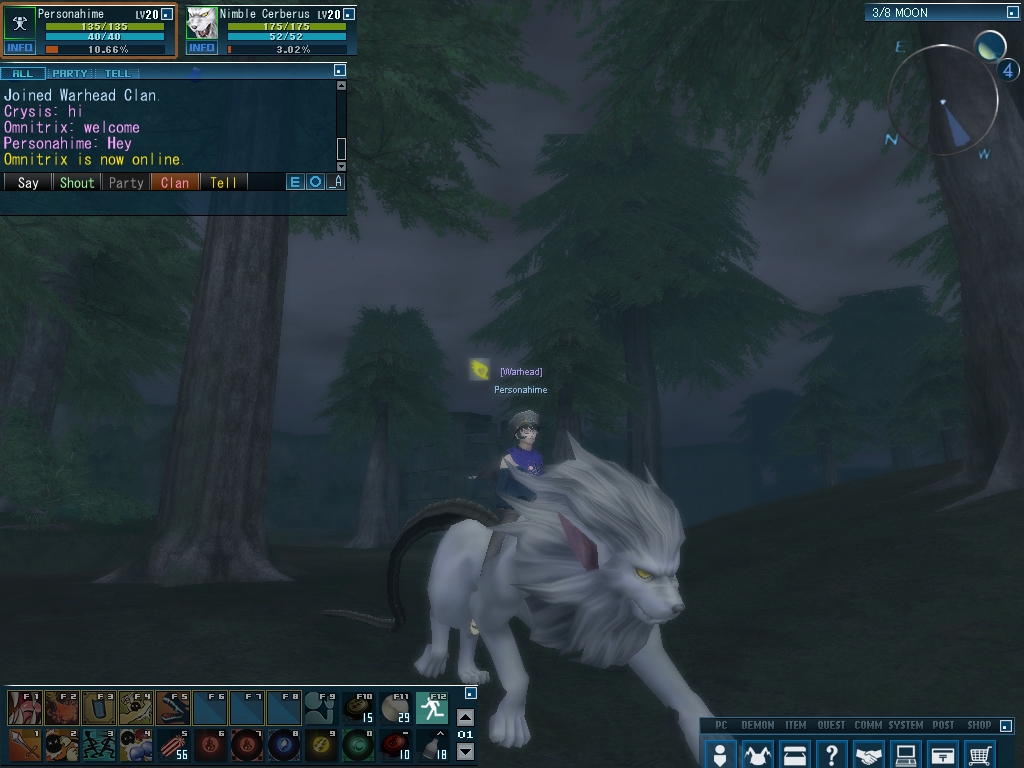Open the Comm handshake icon
1024x768 pixels.
(x=869, y=754)
